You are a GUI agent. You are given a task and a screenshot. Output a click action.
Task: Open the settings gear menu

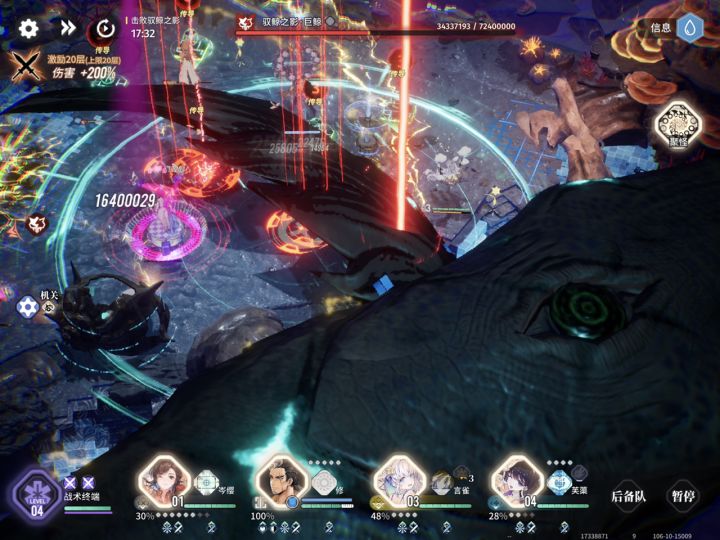(29, 29)
